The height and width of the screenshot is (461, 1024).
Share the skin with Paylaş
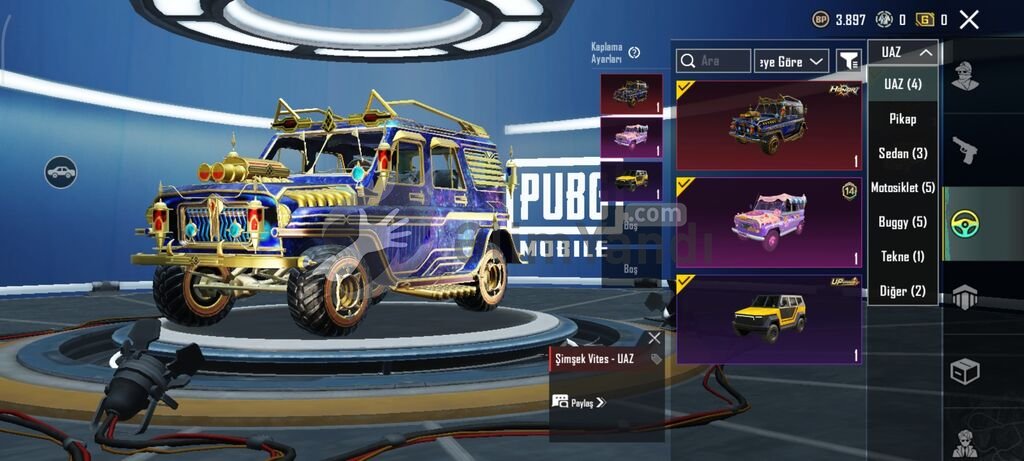(x=578, y=402)
